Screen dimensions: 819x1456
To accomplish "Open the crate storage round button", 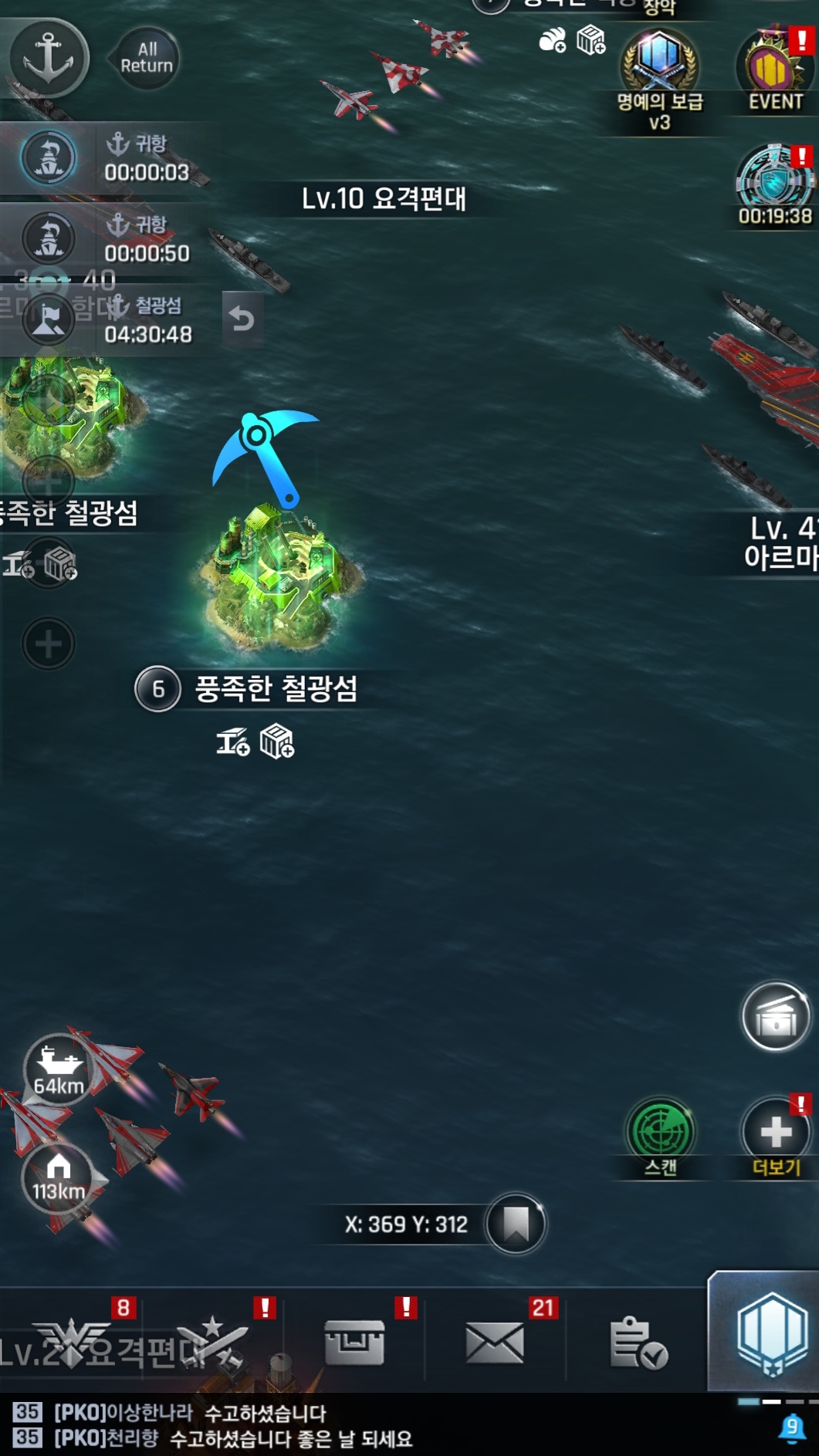I will [x=776, y=1018].
